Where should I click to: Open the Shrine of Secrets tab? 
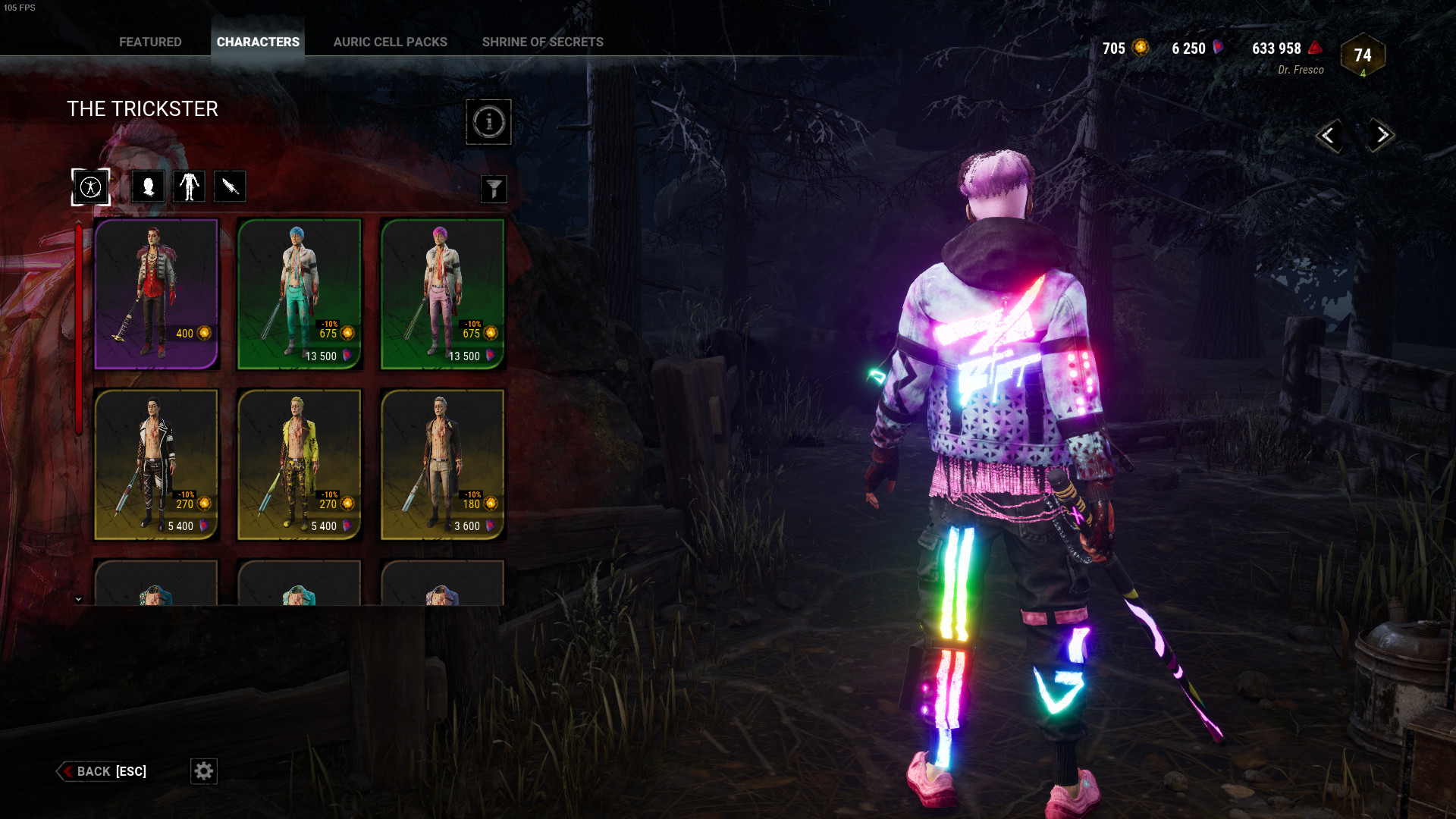(541, 42)
